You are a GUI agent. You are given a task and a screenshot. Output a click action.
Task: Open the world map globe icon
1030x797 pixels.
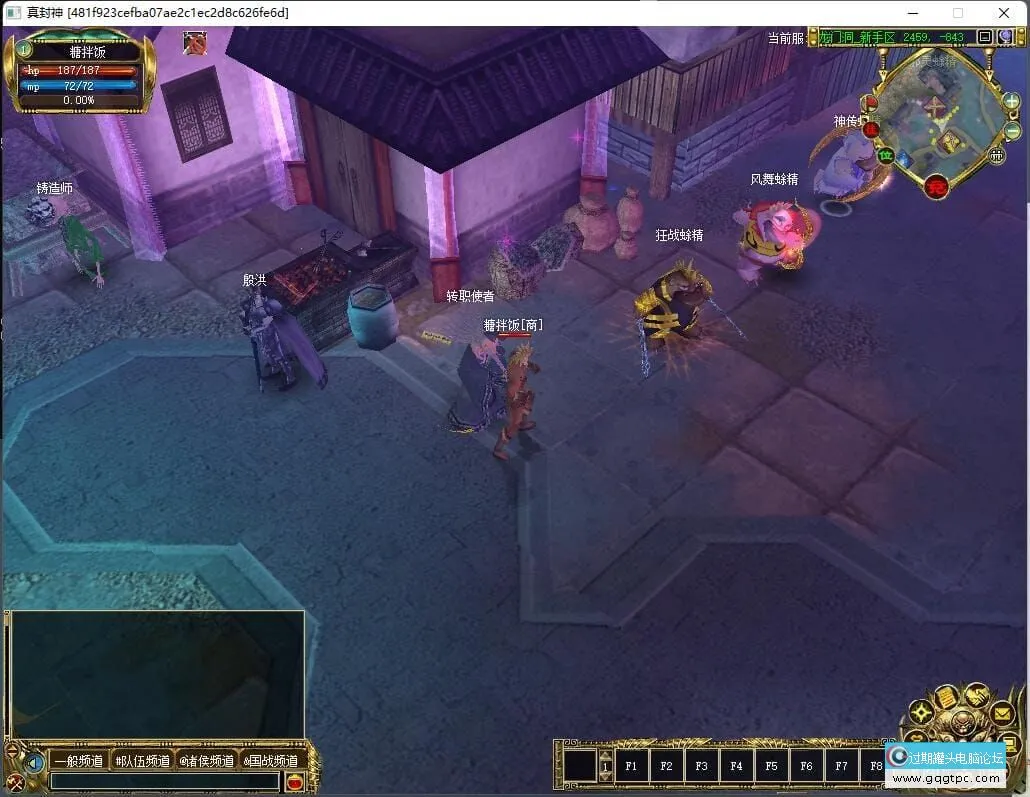click(1005, 38)
